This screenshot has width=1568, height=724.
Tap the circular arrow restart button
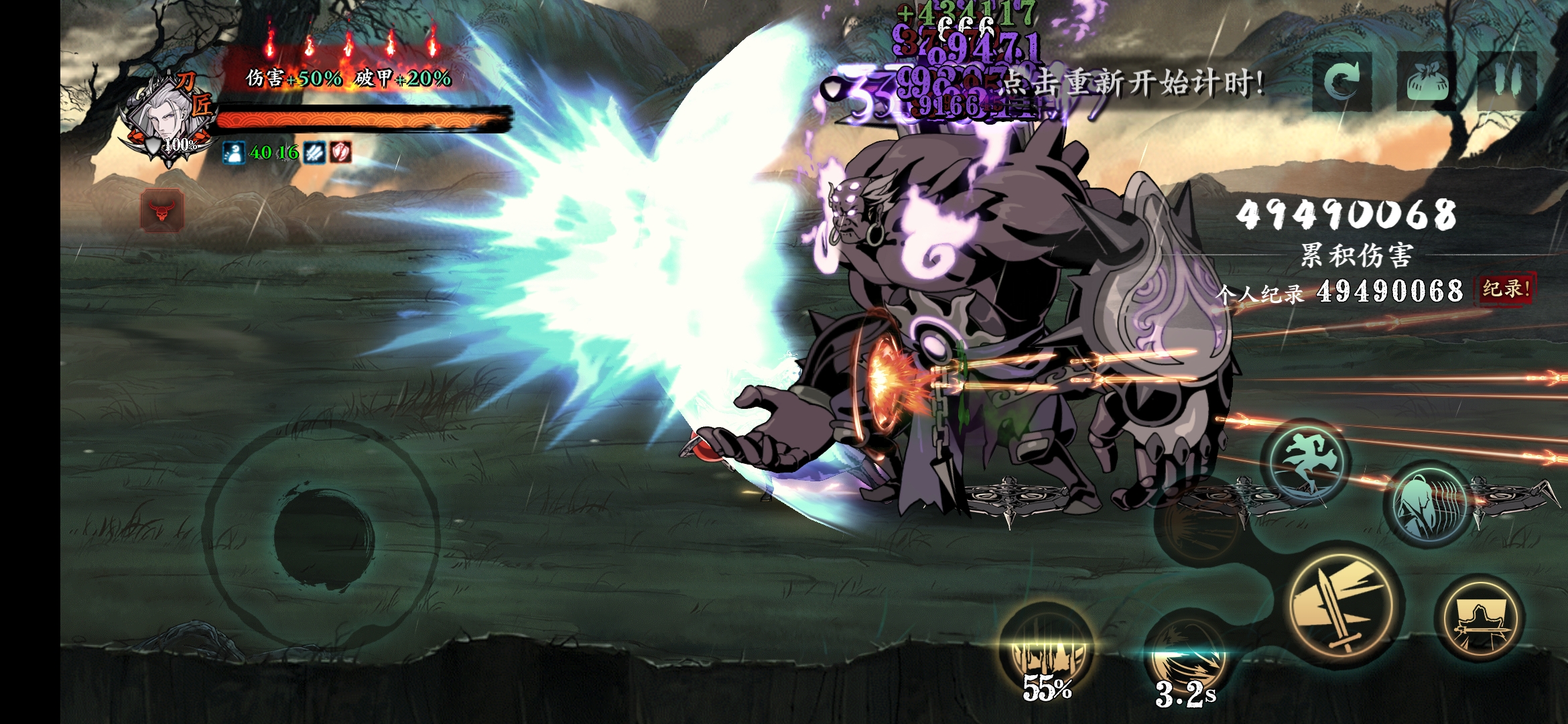[x=1342, y=82]
